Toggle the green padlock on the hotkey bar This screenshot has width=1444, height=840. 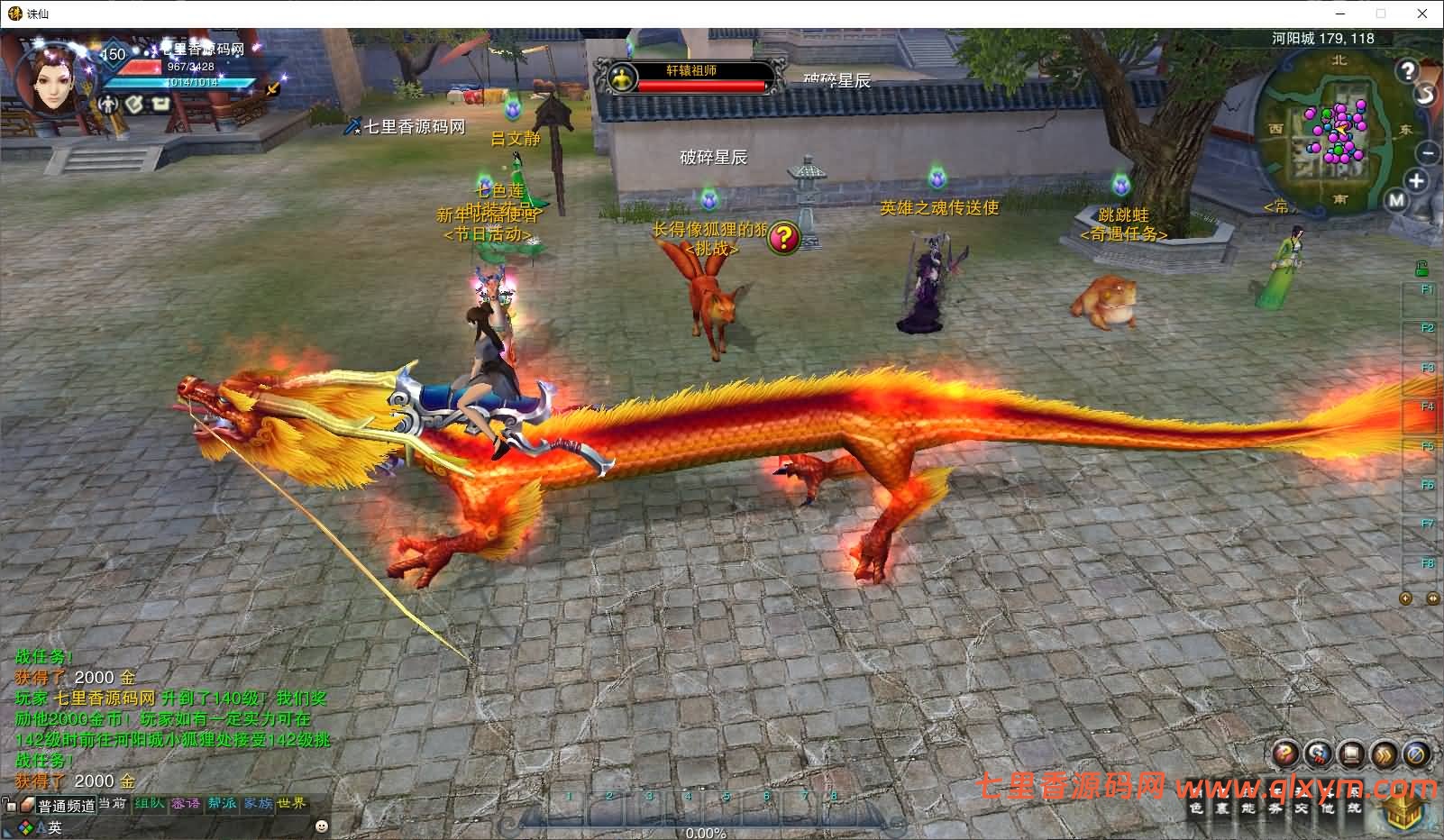tap(1421, 268)
